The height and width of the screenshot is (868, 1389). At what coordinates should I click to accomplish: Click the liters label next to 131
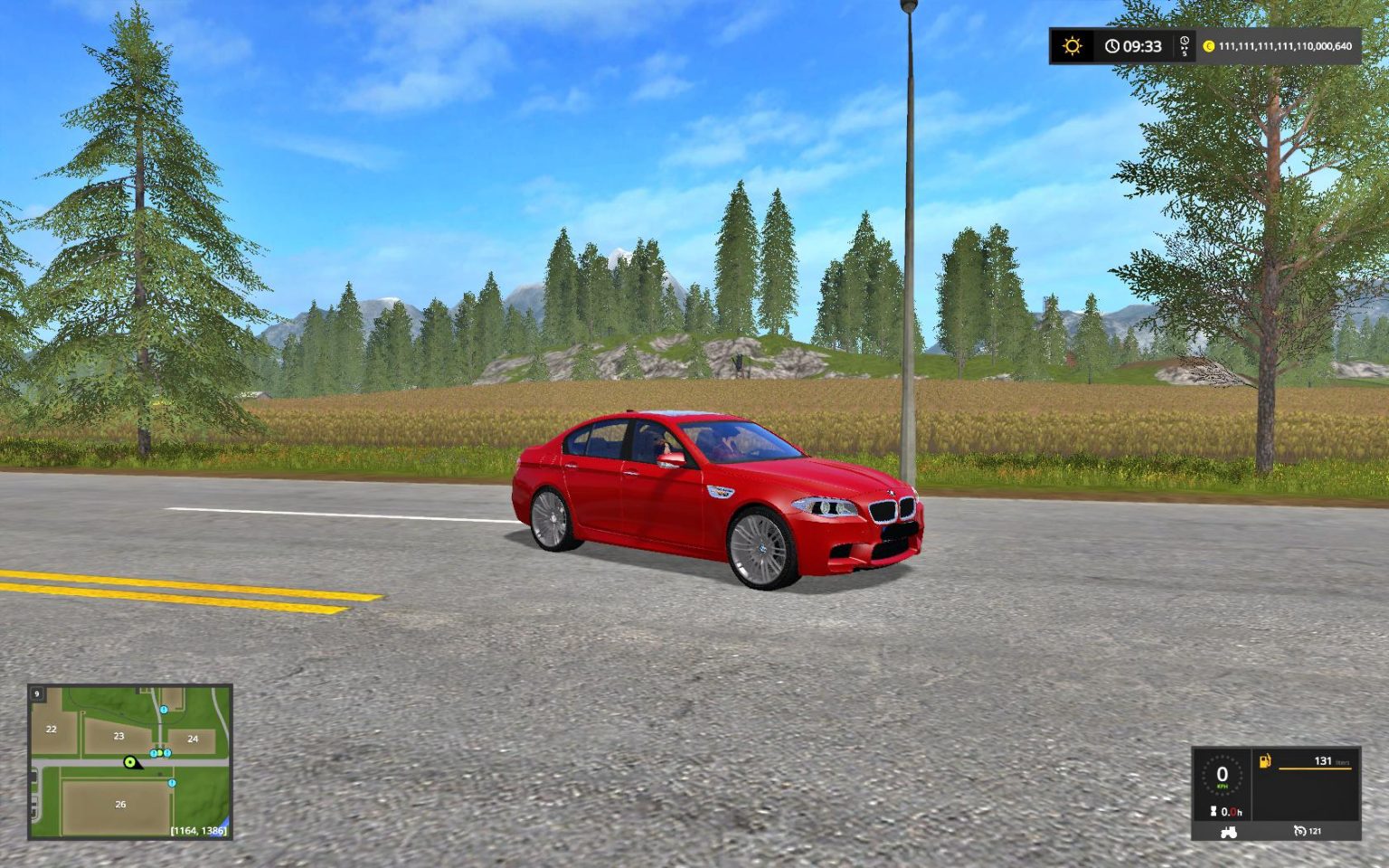tap(1342, 762)
